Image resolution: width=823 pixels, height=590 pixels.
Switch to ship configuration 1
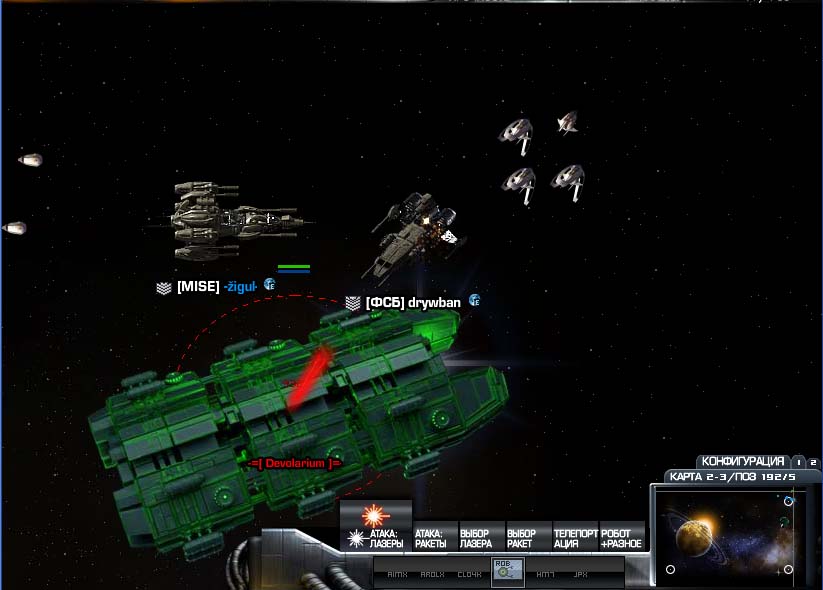pyautogui.click(x=798, y=462)
